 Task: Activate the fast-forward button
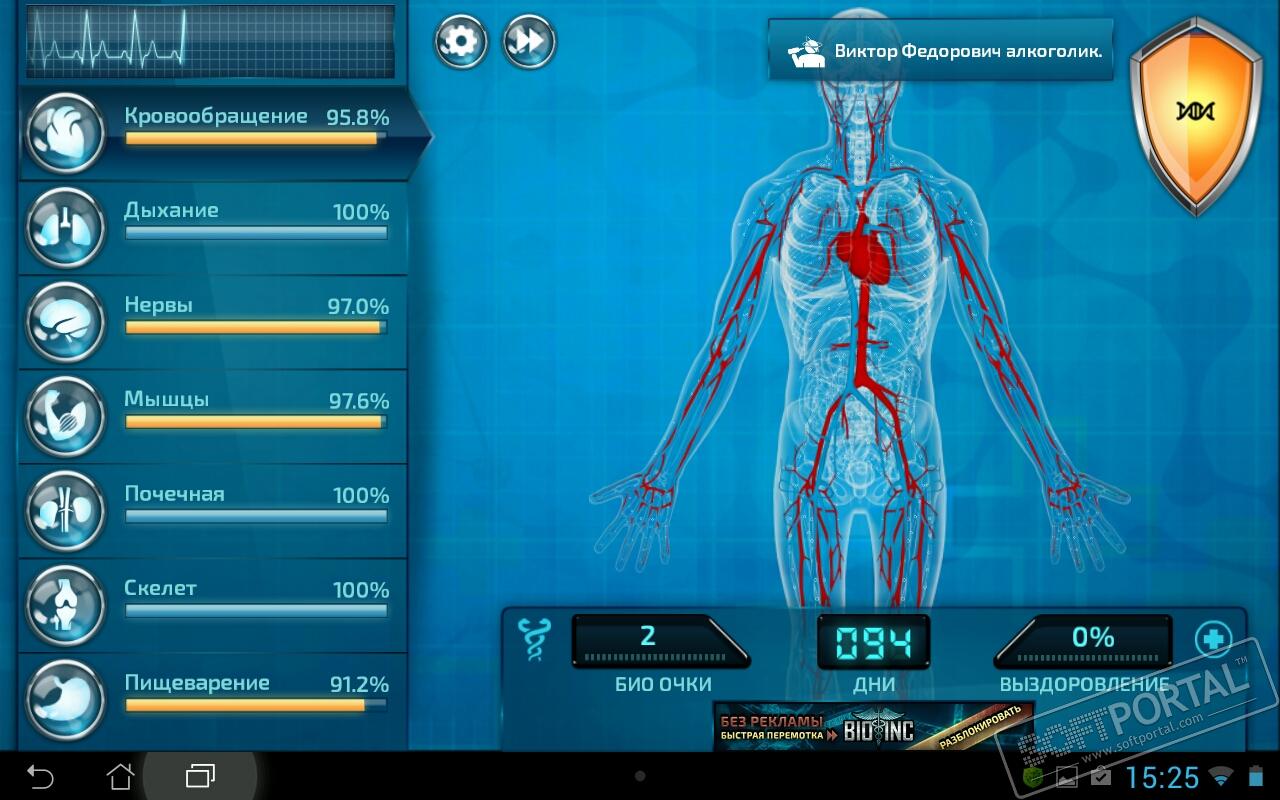pyautogui.click(x=529, y=42)
